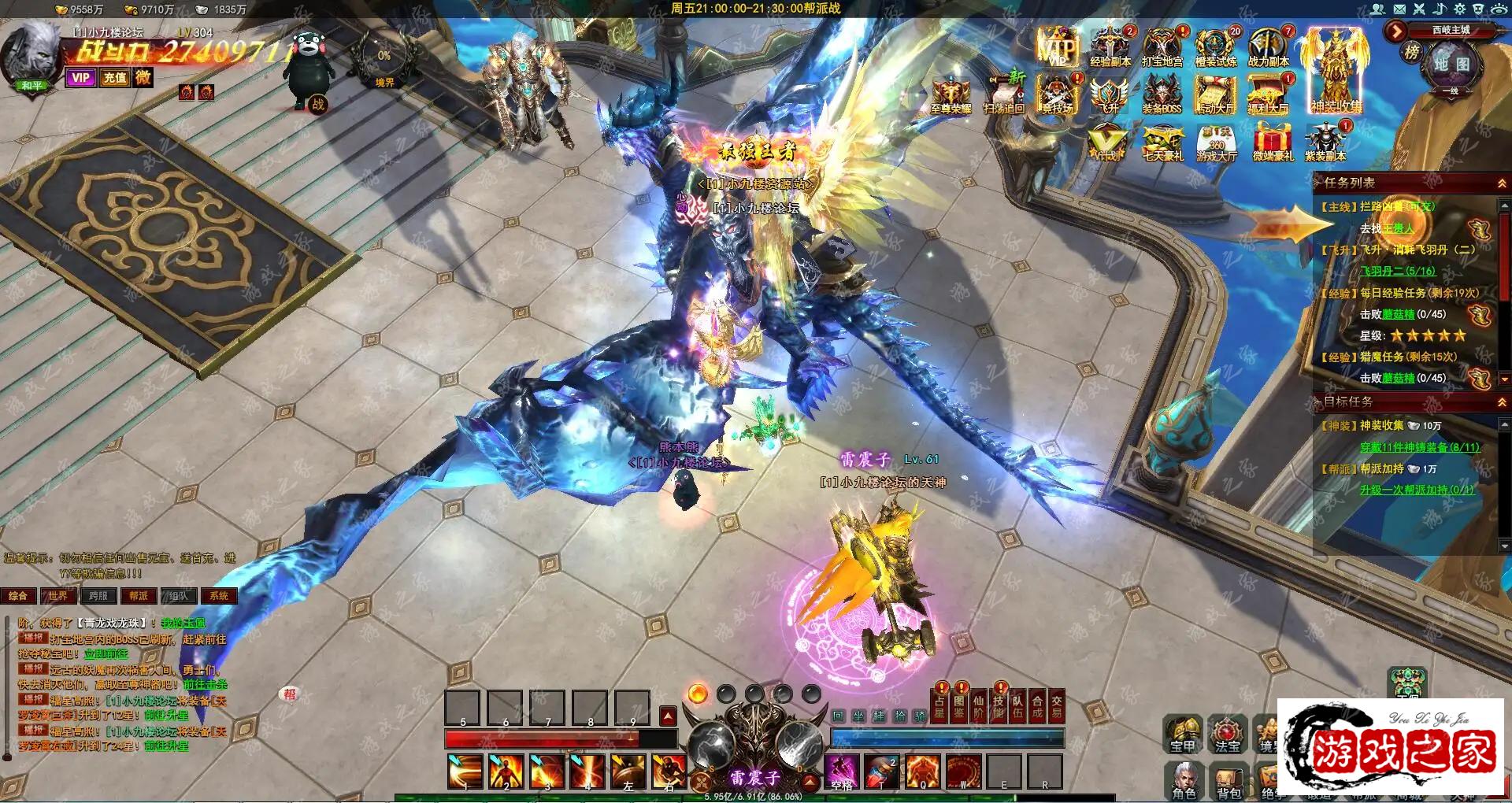Open the 技能 skills menu button

(998, 706)
